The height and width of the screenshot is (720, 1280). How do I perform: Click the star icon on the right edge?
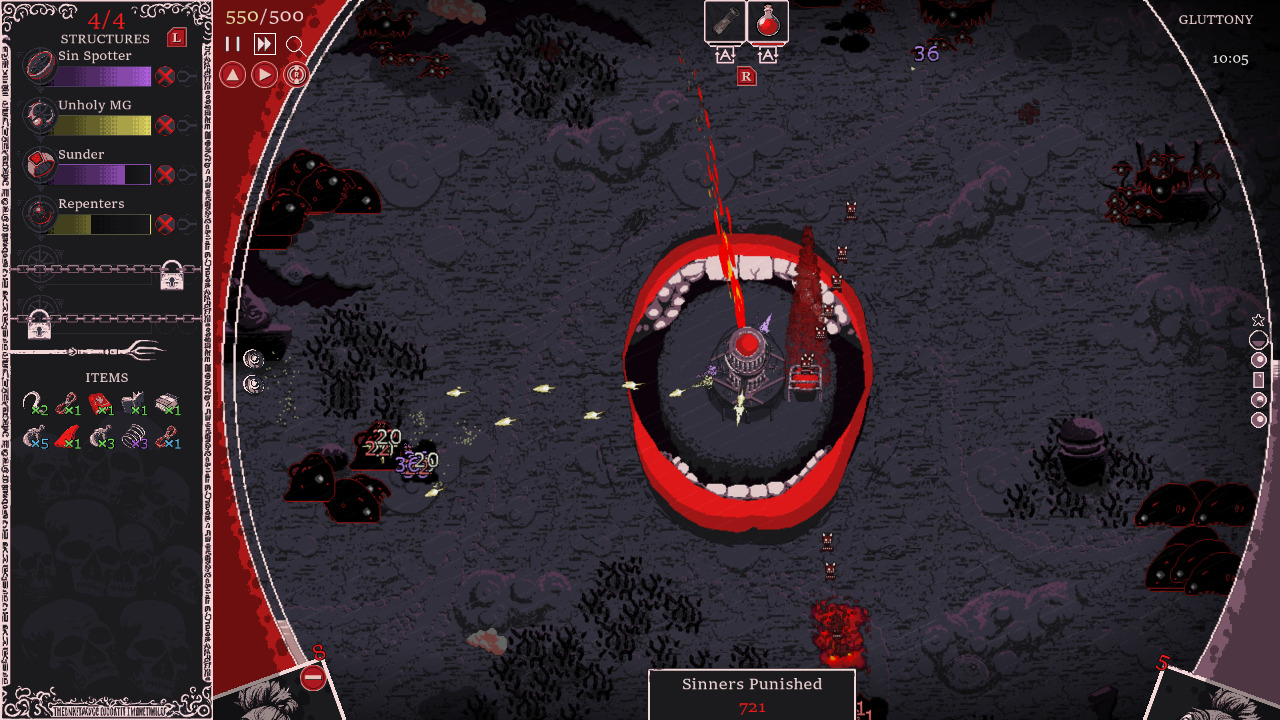coord(1258,322)
